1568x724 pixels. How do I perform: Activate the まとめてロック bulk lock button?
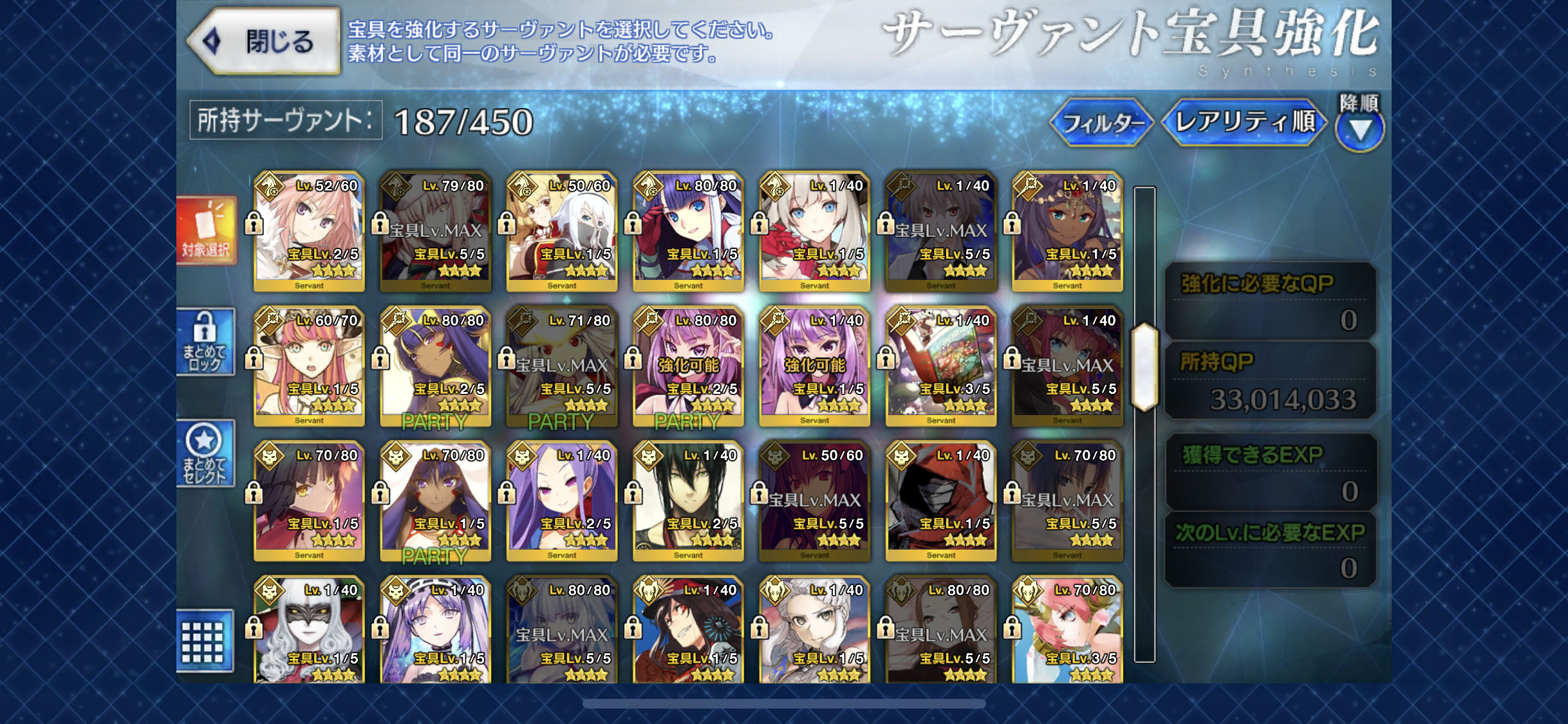[x=206, y=342]
